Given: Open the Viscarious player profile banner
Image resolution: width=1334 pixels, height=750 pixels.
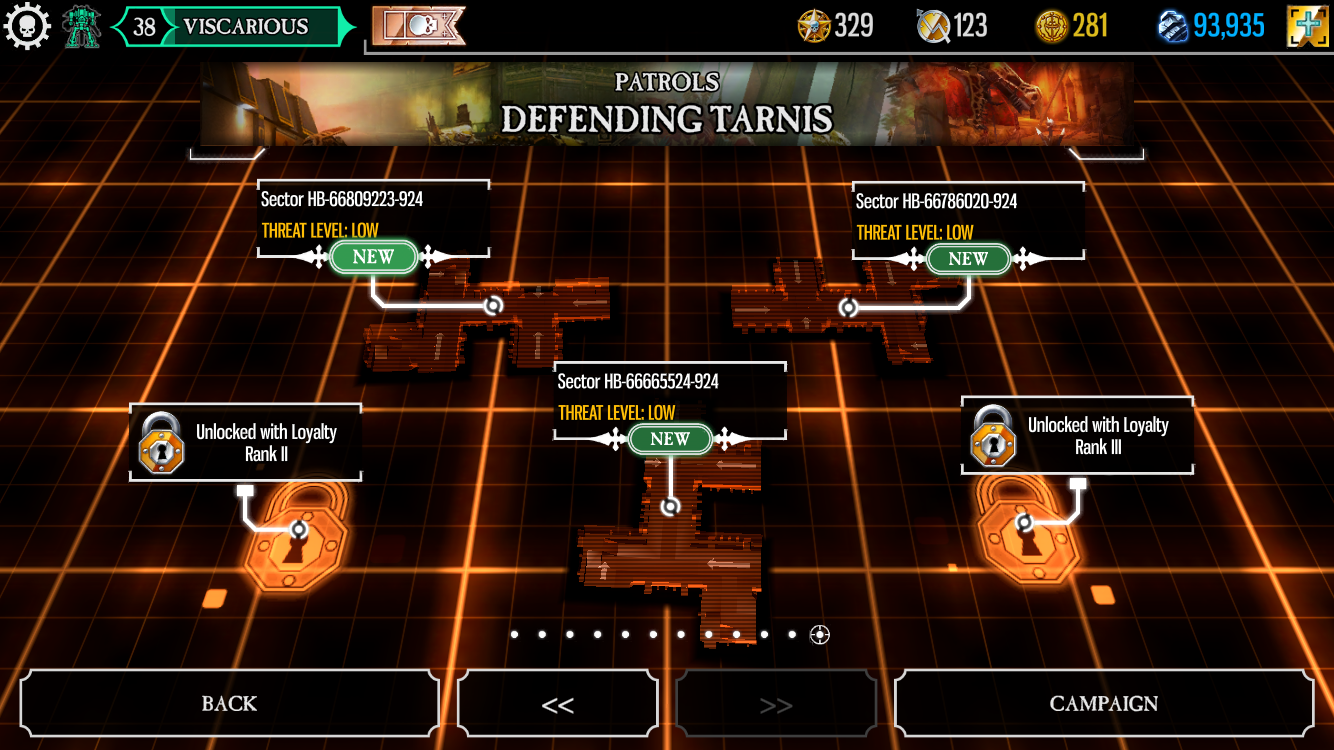Looking at the screenshot, I should (233, 27).
